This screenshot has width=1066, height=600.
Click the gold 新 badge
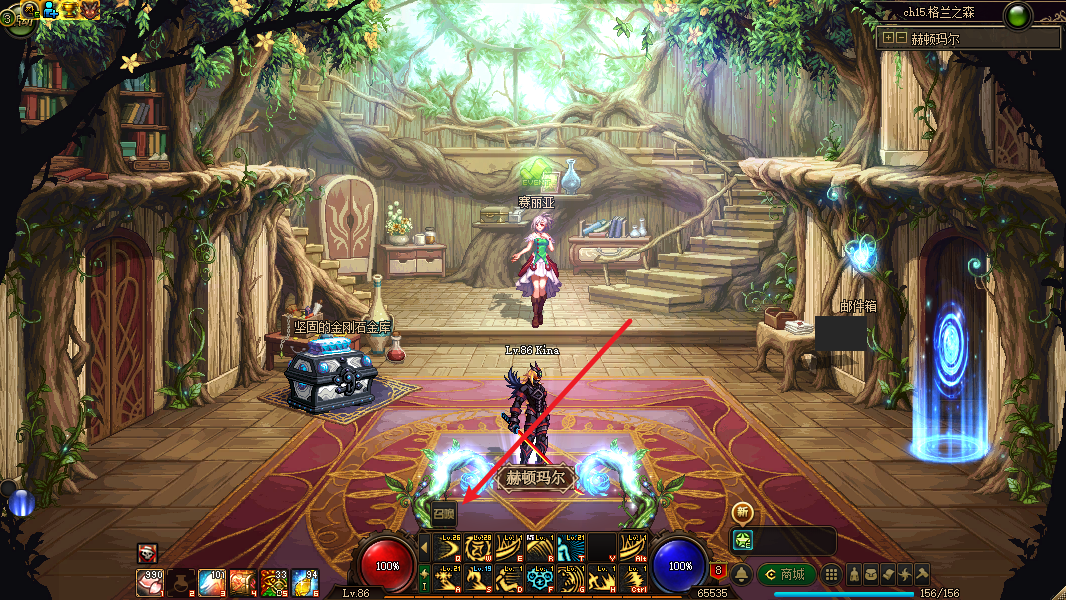(x=742, y=512)
